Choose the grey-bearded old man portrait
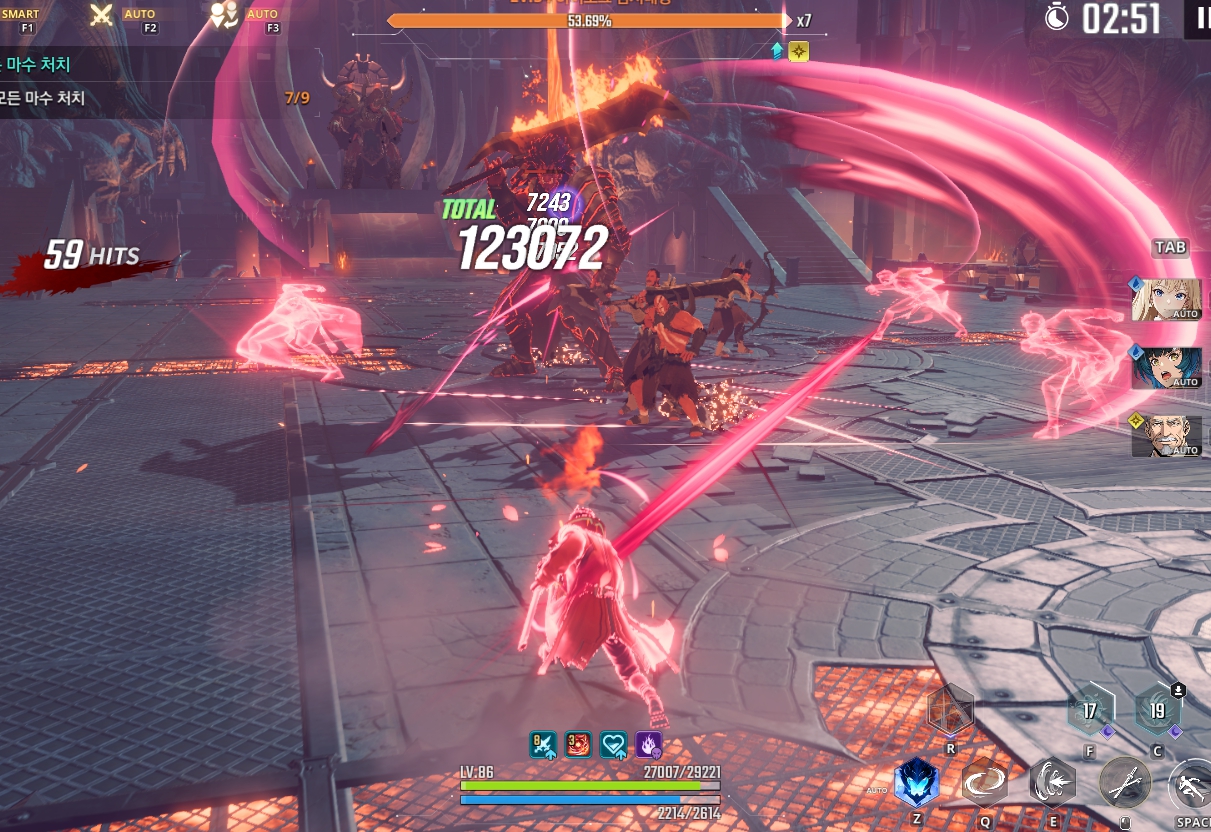This screenshot has width=1211, height=832. pos(1166,436)
